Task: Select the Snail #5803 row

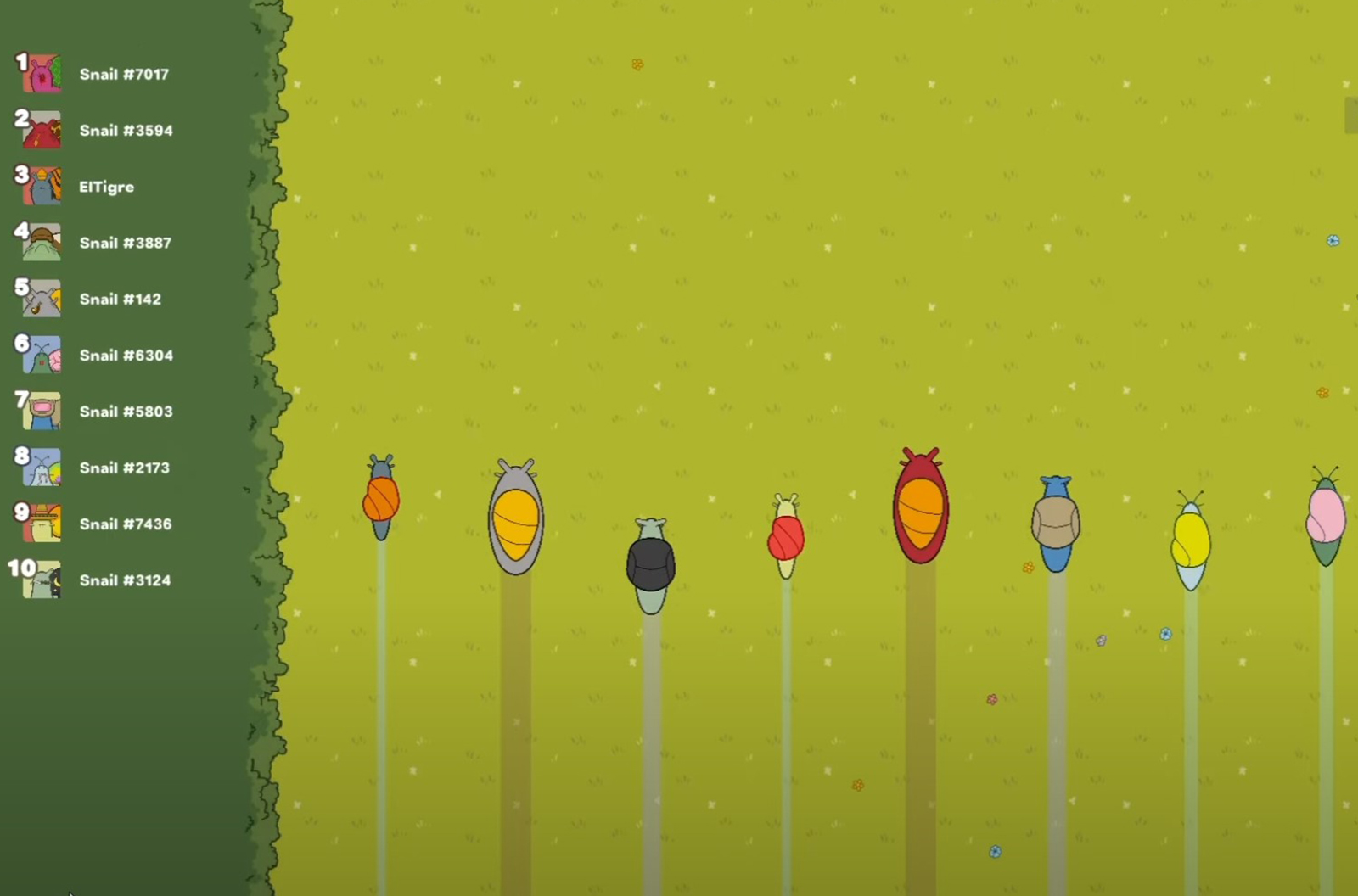Action: coord(126,412)
